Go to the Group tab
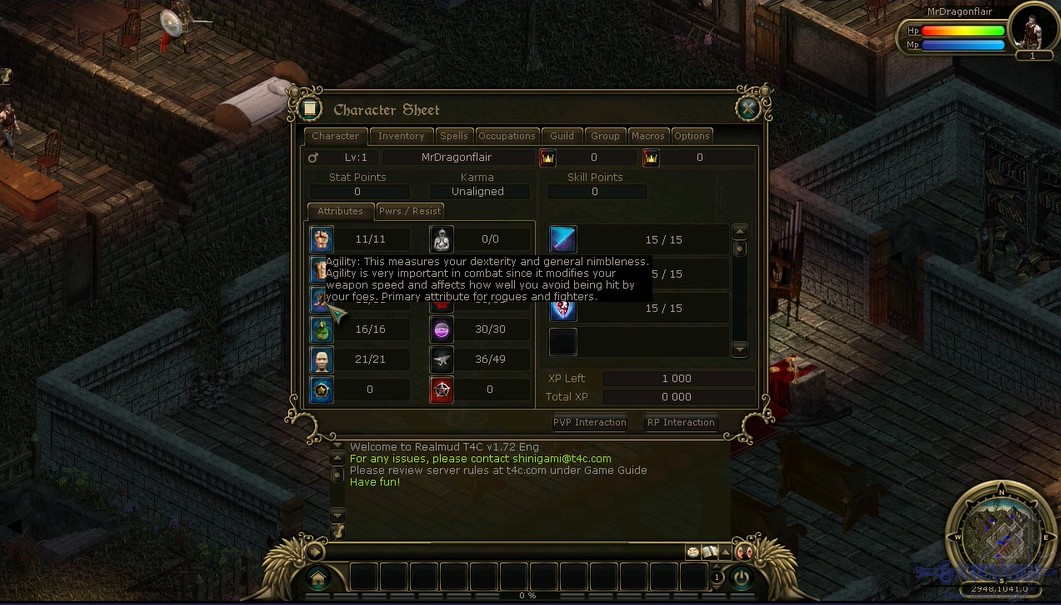1061x605 pixels. (x=605, y=136)
